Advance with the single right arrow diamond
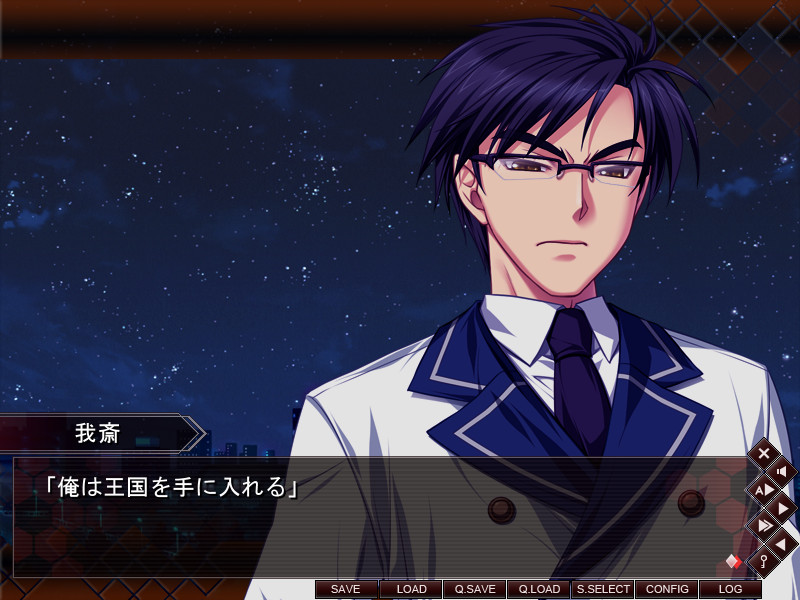The height and width of the screenshot is (600, 800). coord(781,507)
